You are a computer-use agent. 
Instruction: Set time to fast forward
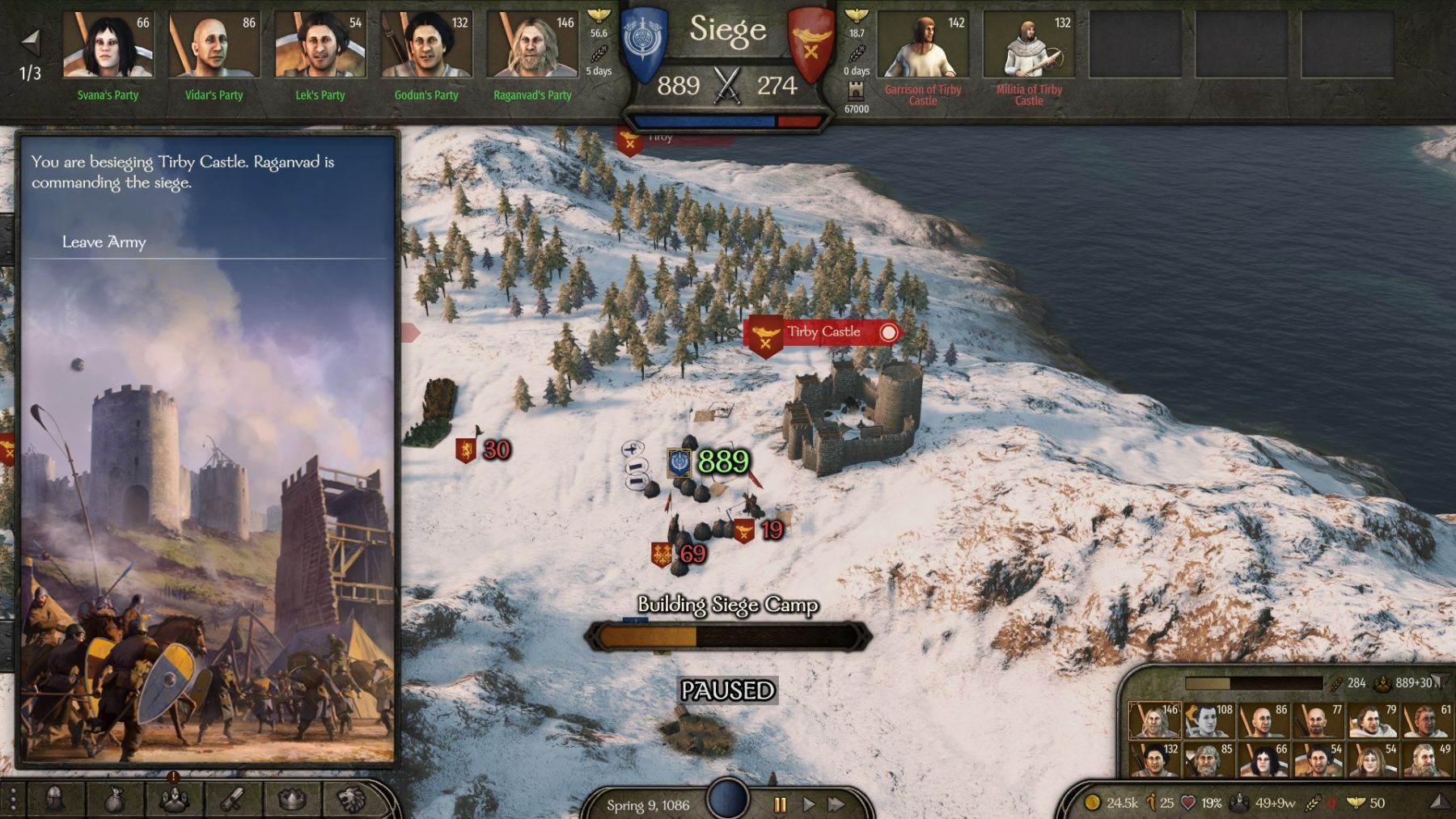tap(836, 804)
